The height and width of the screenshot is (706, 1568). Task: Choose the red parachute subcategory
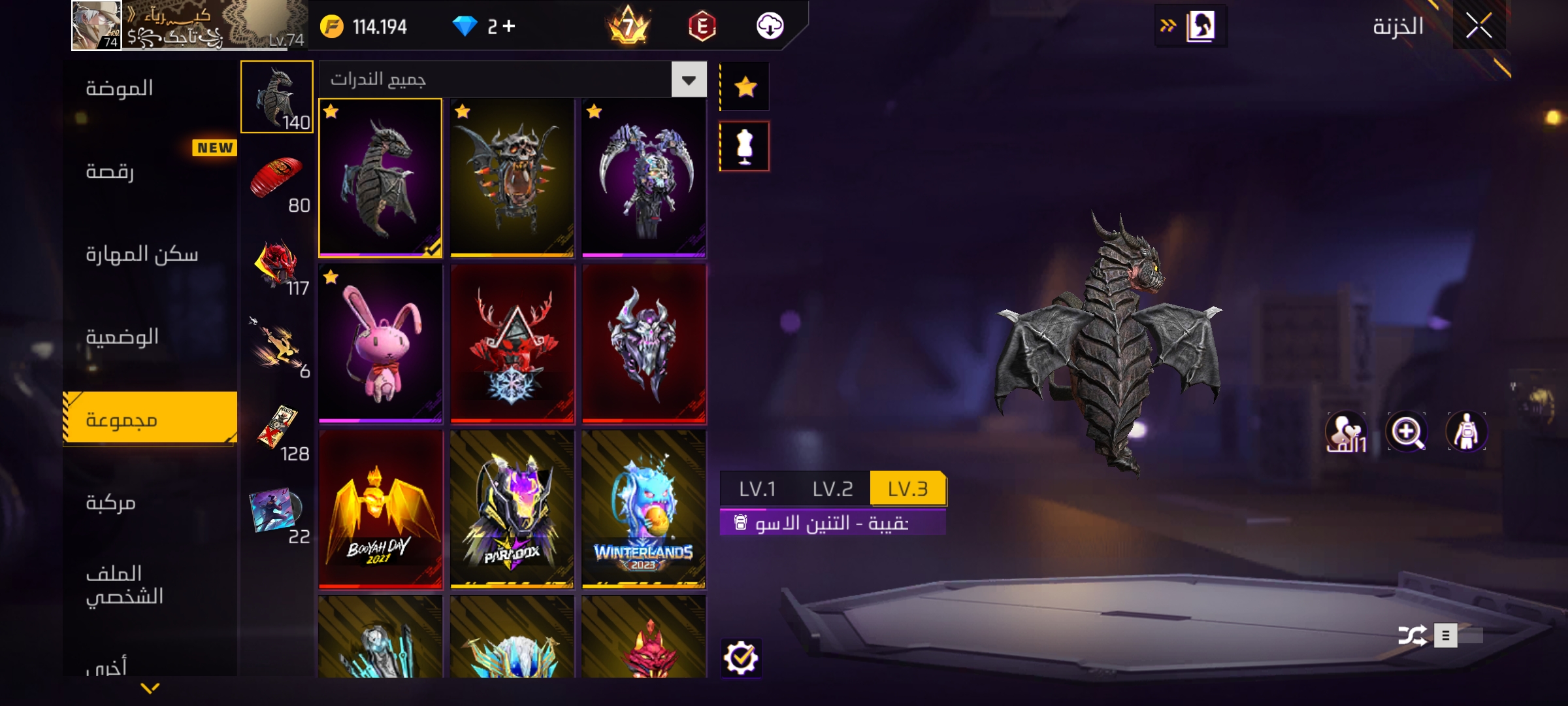[x=277, y=181]
